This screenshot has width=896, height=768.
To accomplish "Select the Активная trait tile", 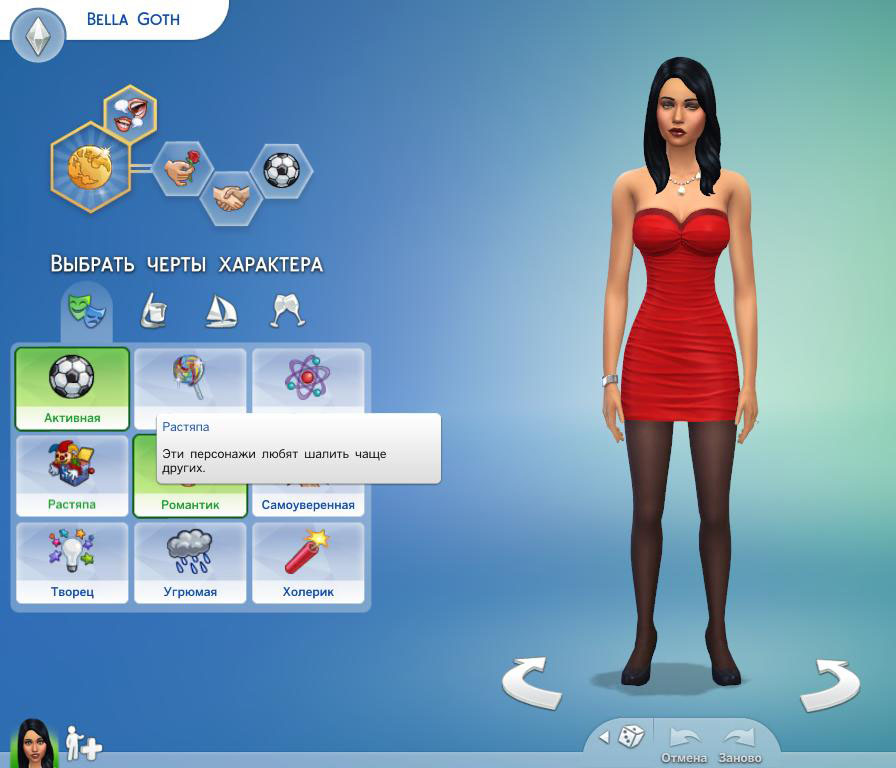I will [72, 388].
